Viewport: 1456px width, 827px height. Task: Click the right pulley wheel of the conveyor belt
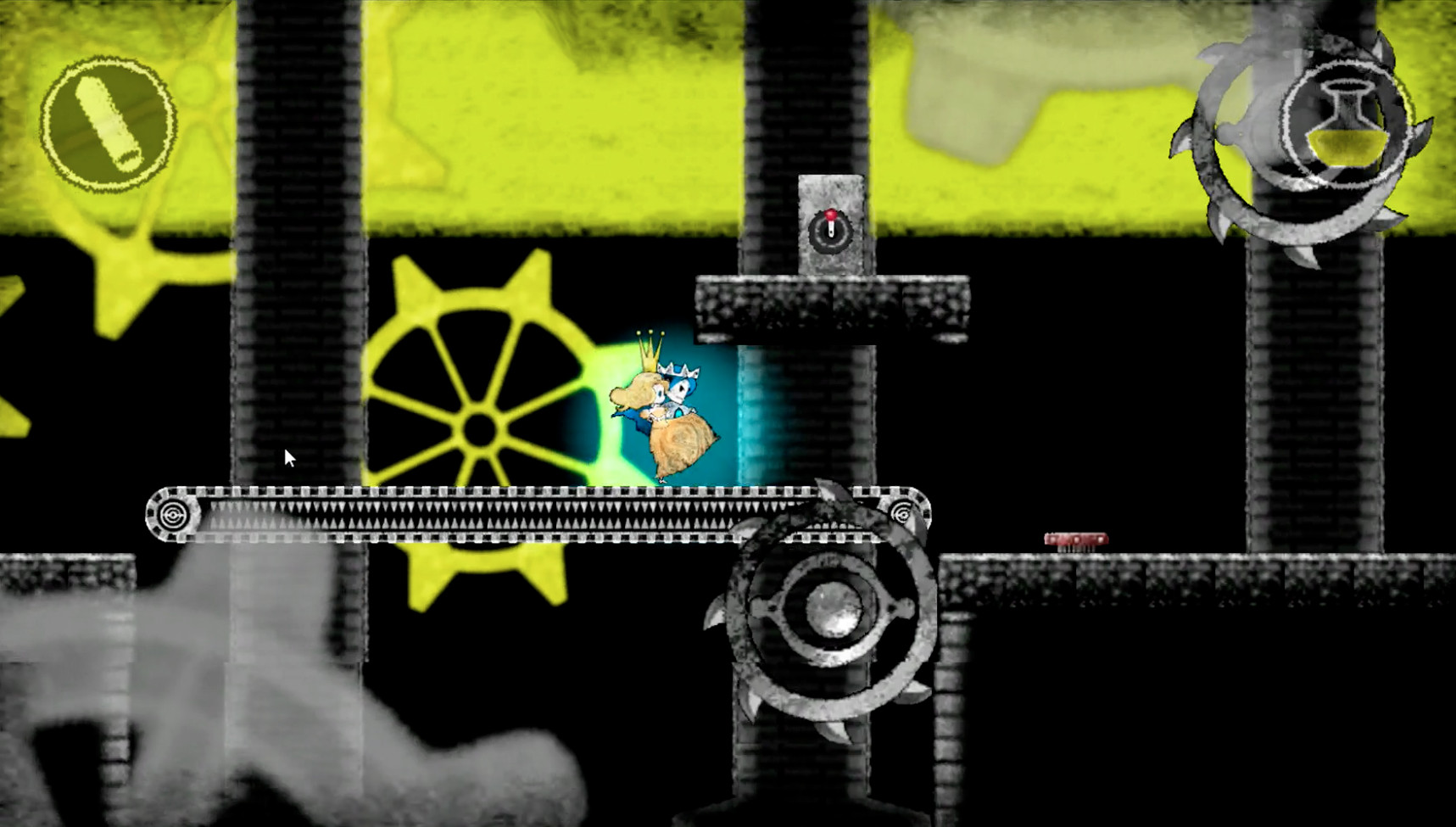(905, 512)
